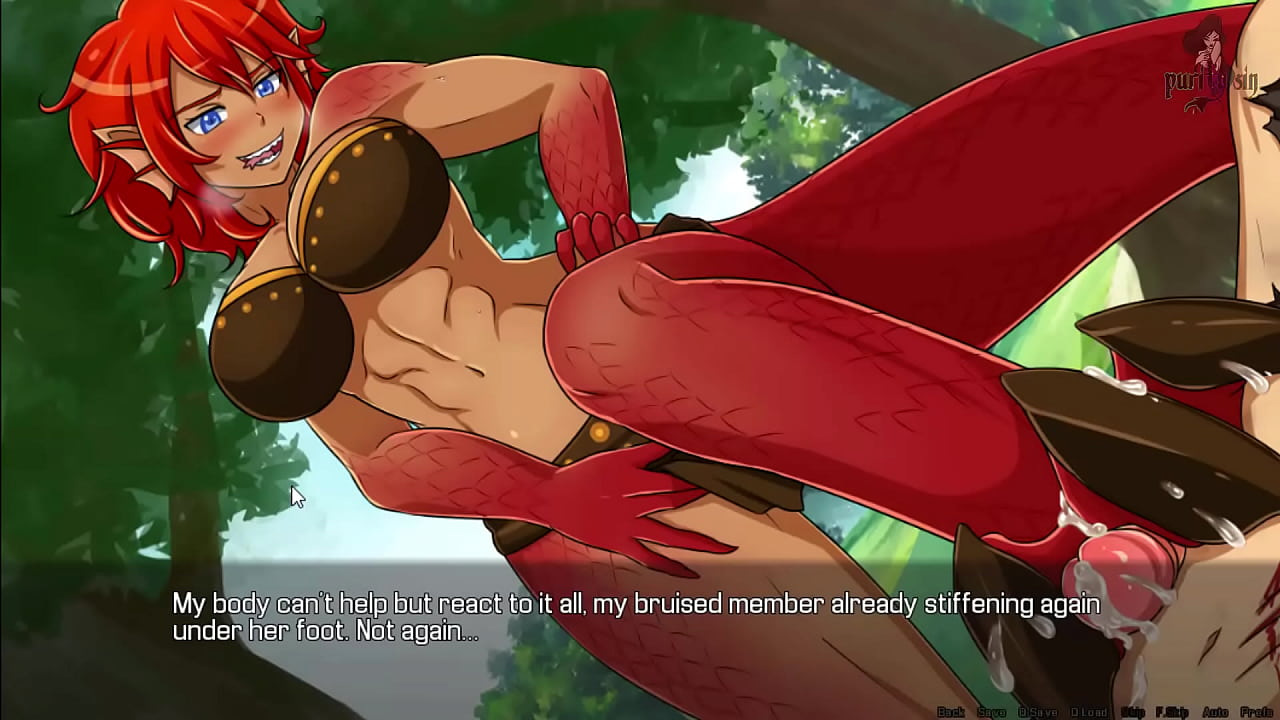Open the Prefs preferences screen
This screenshot has height=720, width=1280.
click(1256, 712)
